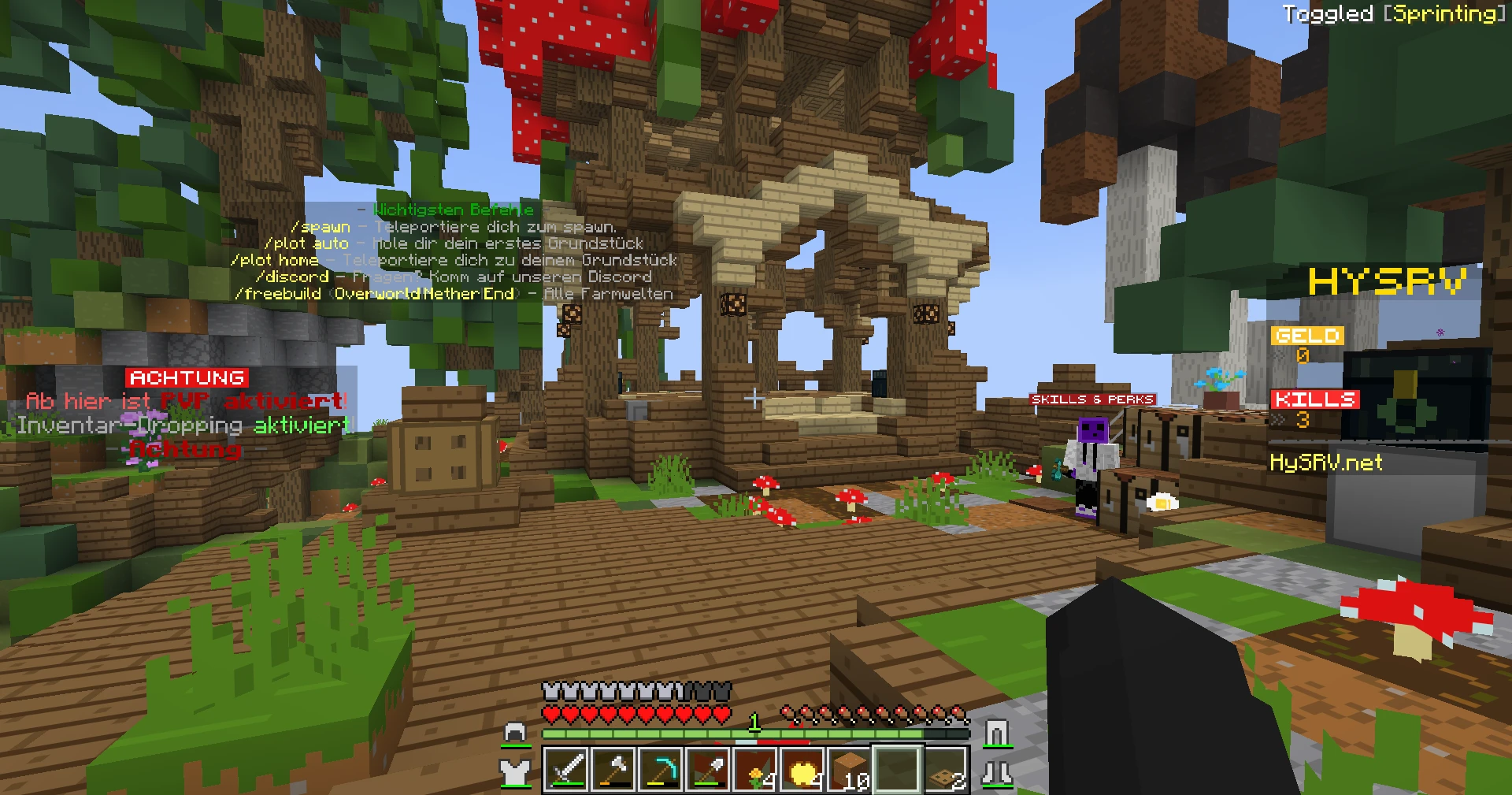The width and height of the screenshot is (1512, 795).
Task: Click the chestplate slot icon on the left
Action: pyautogui.click(x=516, y=771)
